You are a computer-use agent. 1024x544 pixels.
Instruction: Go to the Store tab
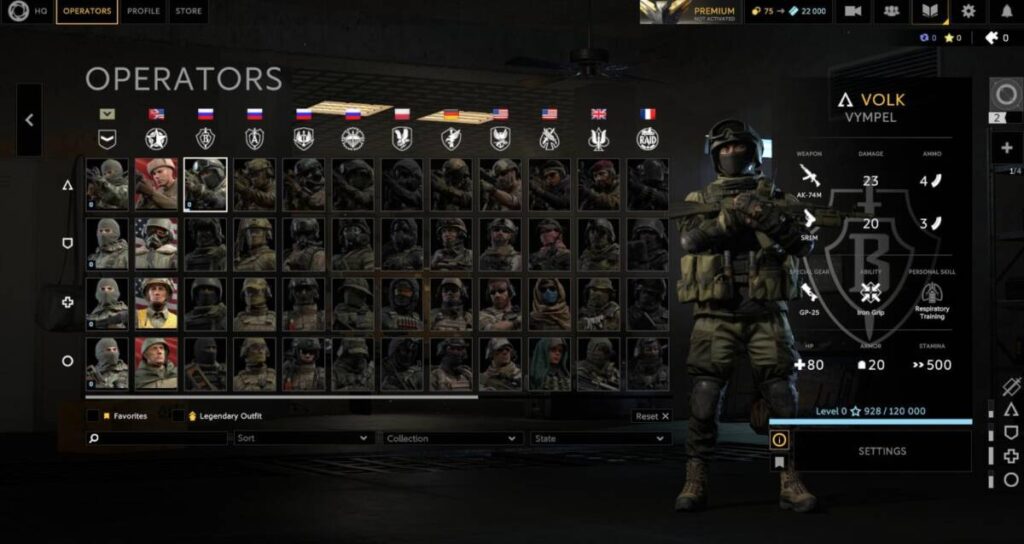[188, 12]
